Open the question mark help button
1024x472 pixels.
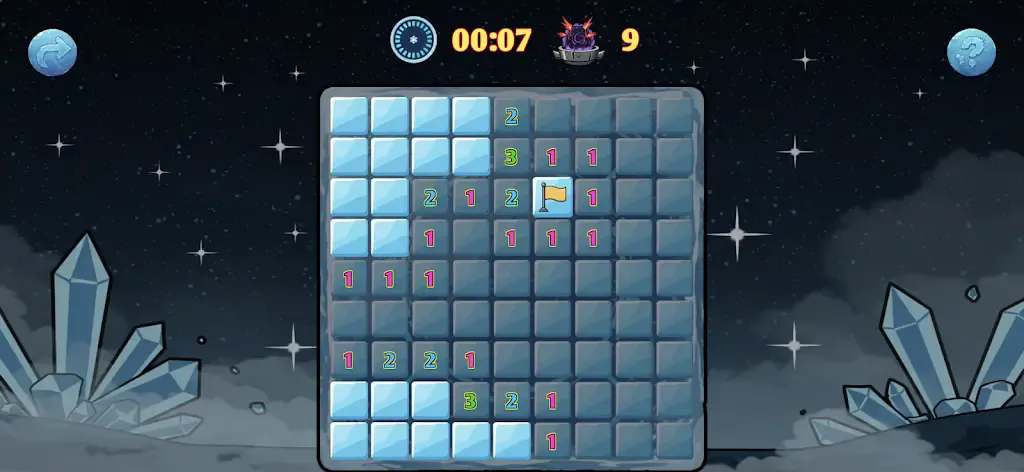click(x=971, y=53)
